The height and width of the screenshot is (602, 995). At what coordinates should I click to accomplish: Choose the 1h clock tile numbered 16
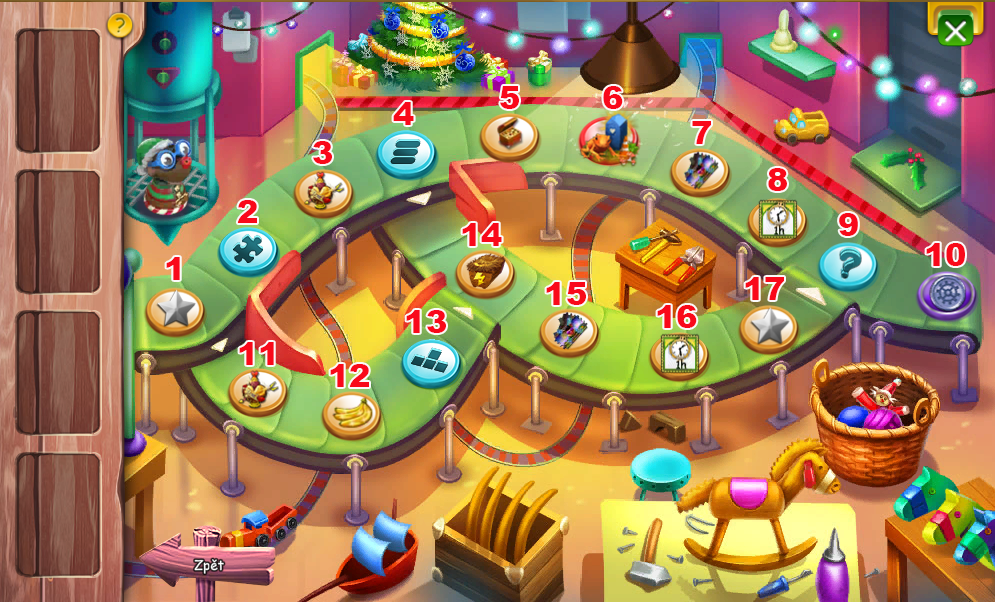(679, 354)
